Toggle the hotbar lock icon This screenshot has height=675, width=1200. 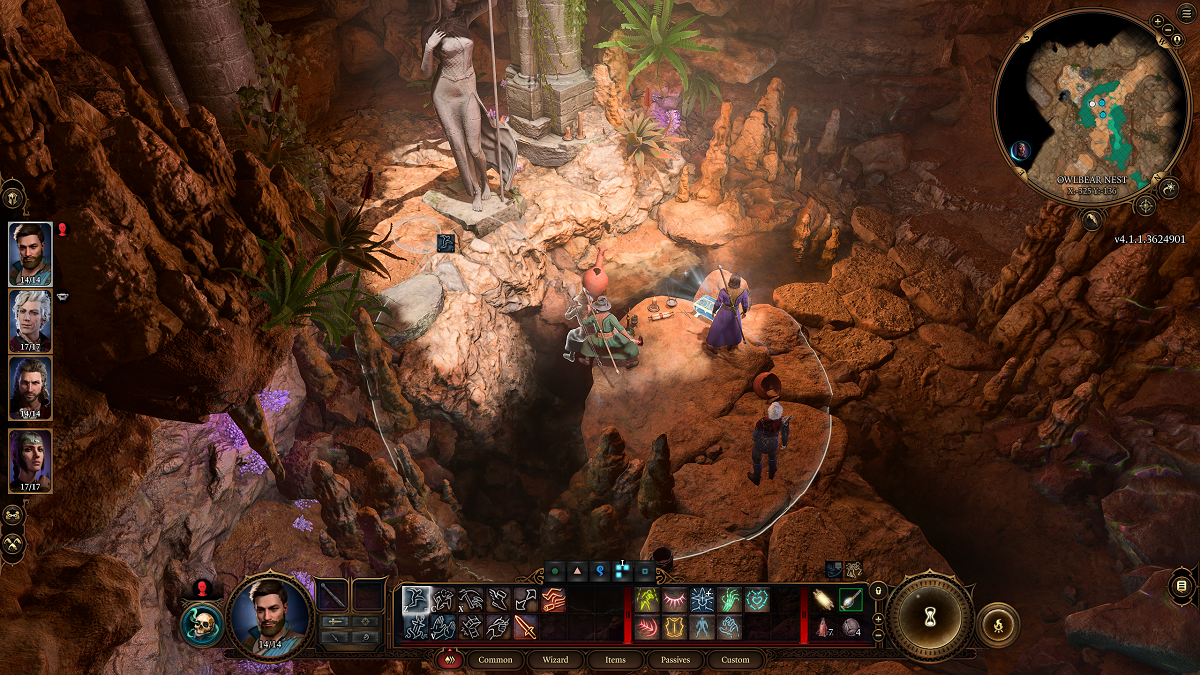tap(878, 591)
